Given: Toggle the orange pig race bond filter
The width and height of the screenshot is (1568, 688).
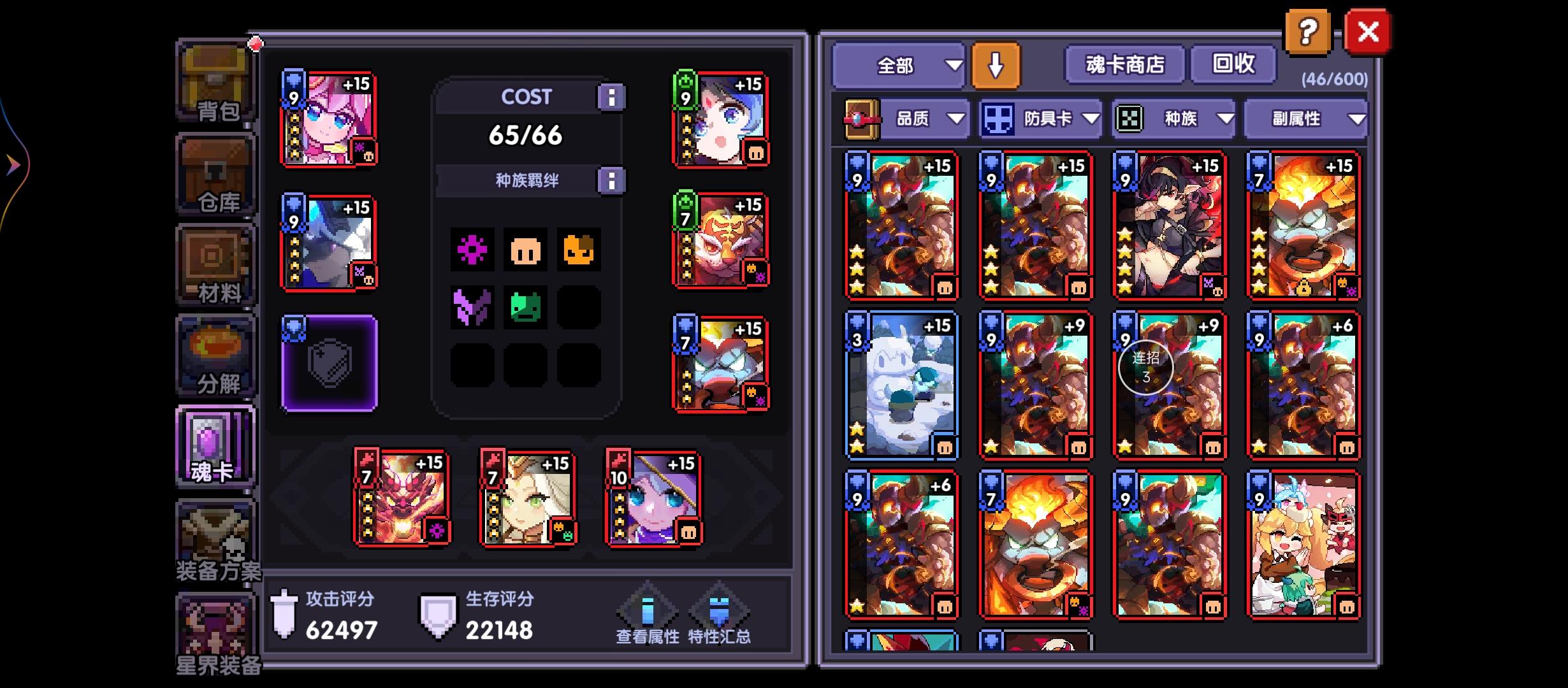Looking at the screenshot, I should [x=526, y=250].
